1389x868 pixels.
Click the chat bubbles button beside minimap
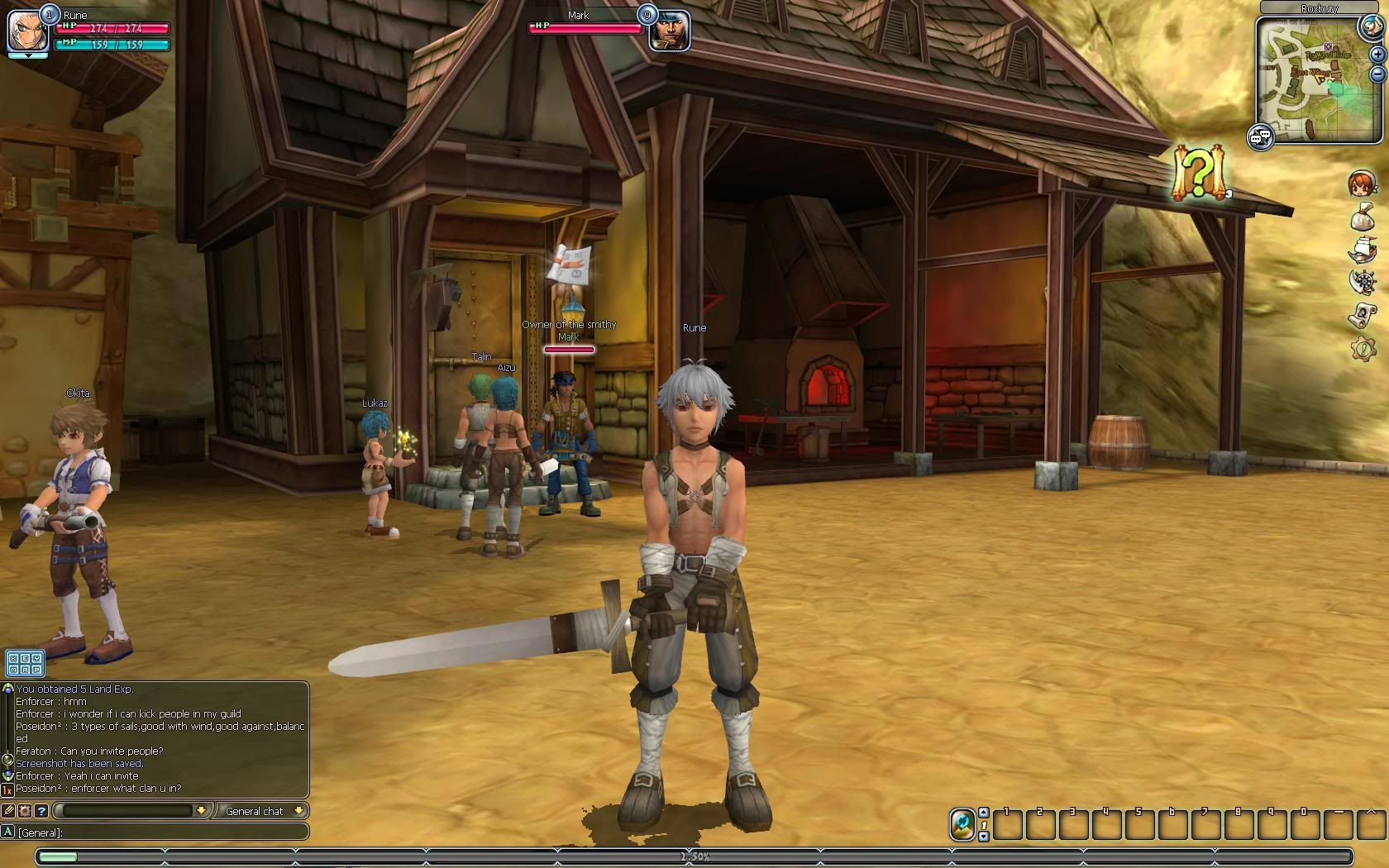[x=1260, y=137]
